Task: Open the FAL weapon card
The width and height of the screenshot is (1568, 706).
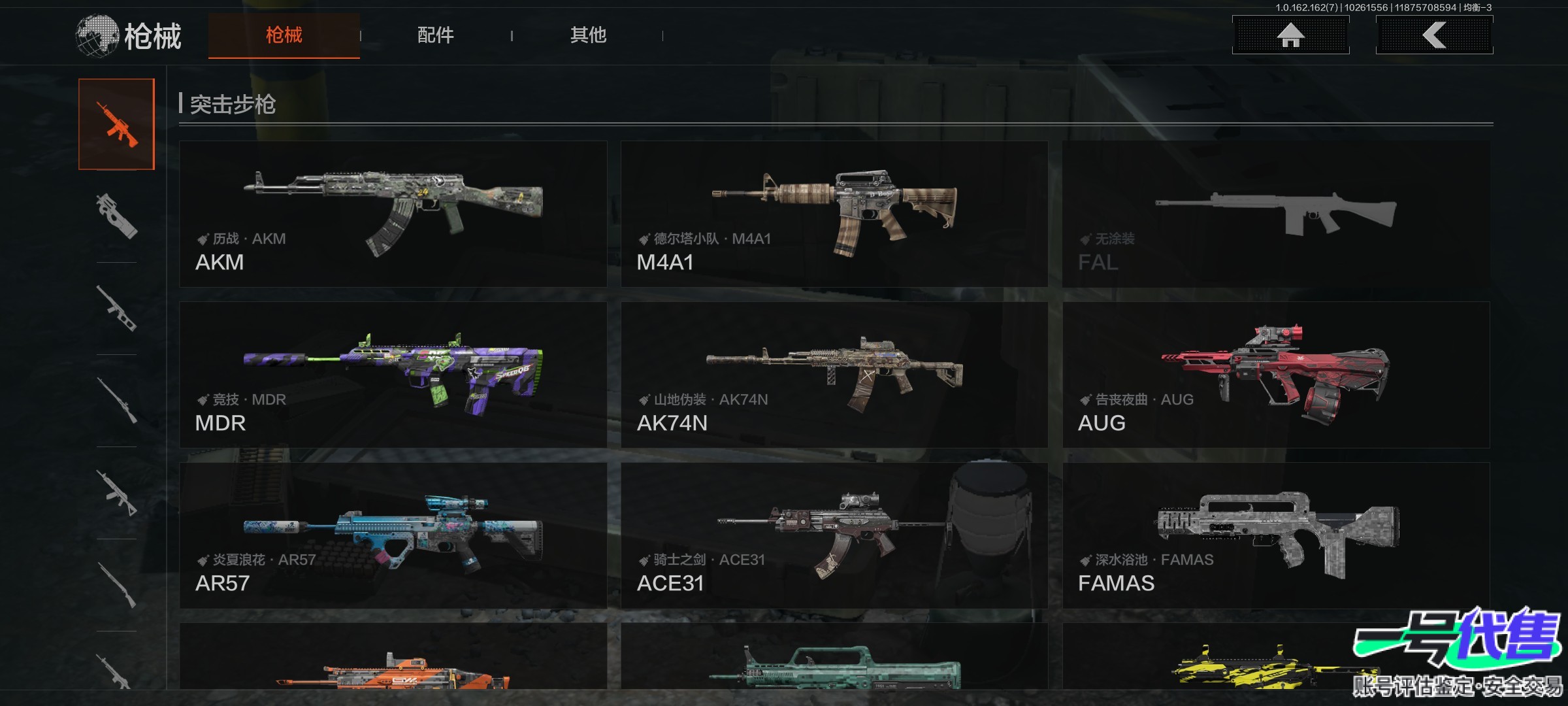Action: click(x=1276, y=214)
